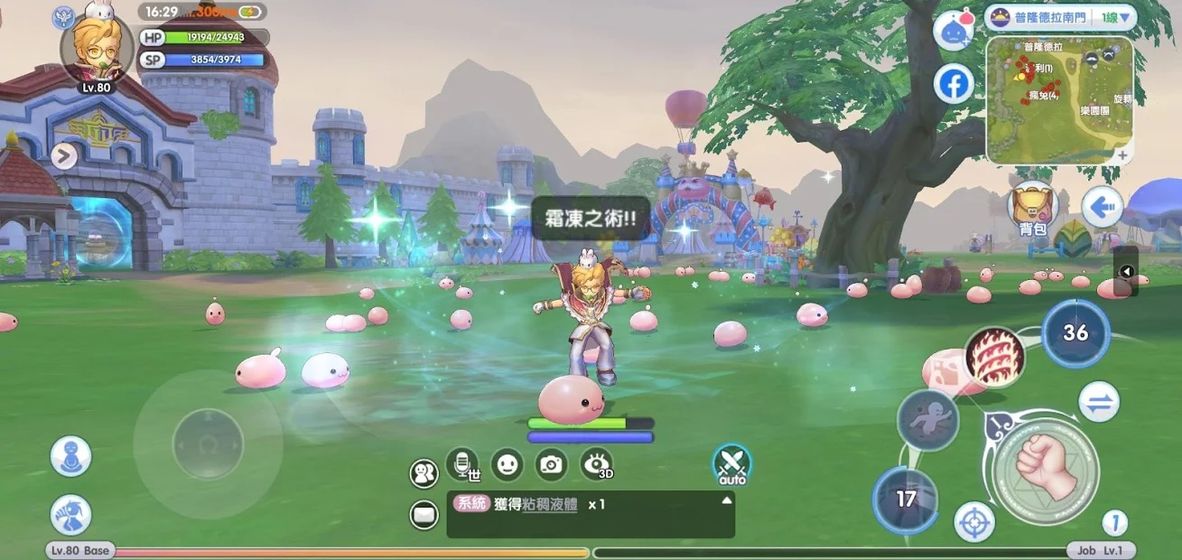Open the Facebook share button
The image size is (1182, 560).
954,84
